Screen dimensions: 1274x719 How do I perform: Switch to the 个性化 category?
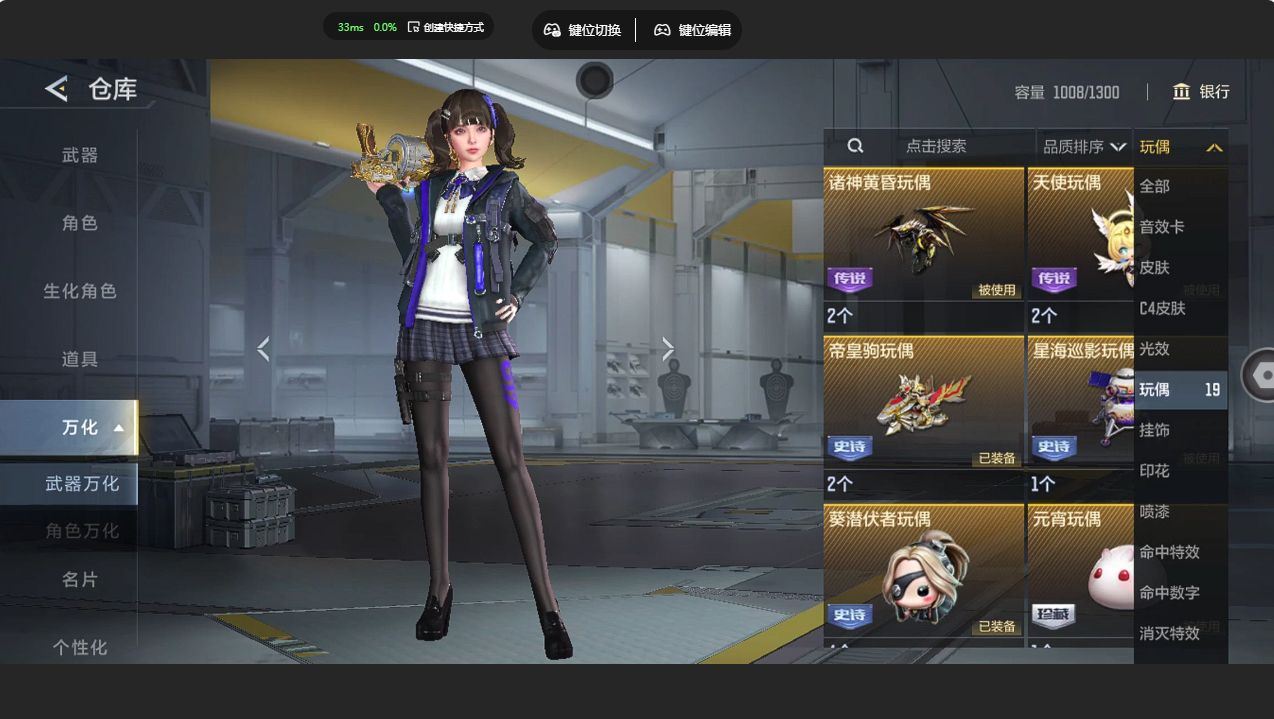(80, 647)
